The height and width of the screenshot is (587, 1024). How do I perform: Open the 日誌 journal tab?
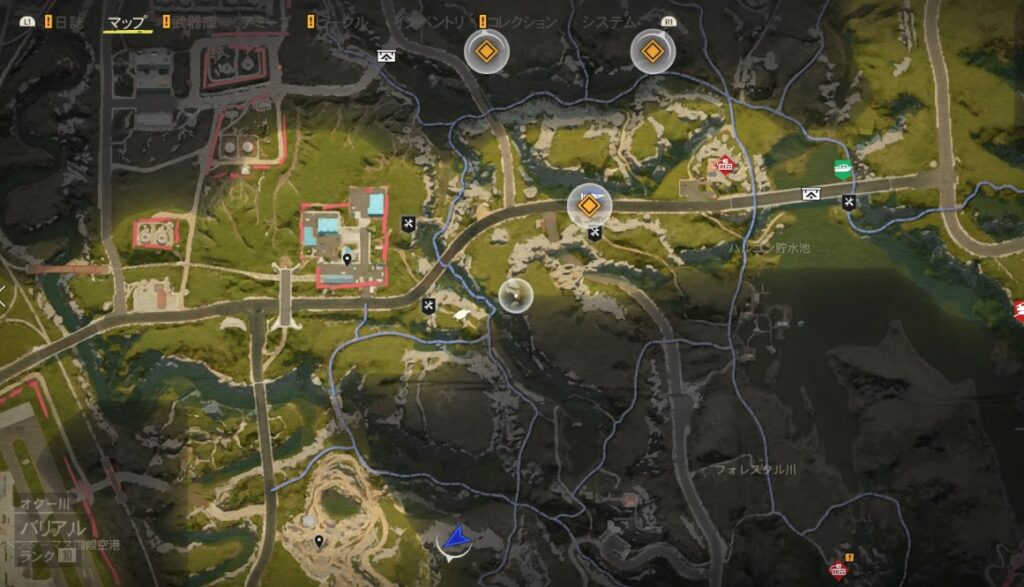(70, 22)
